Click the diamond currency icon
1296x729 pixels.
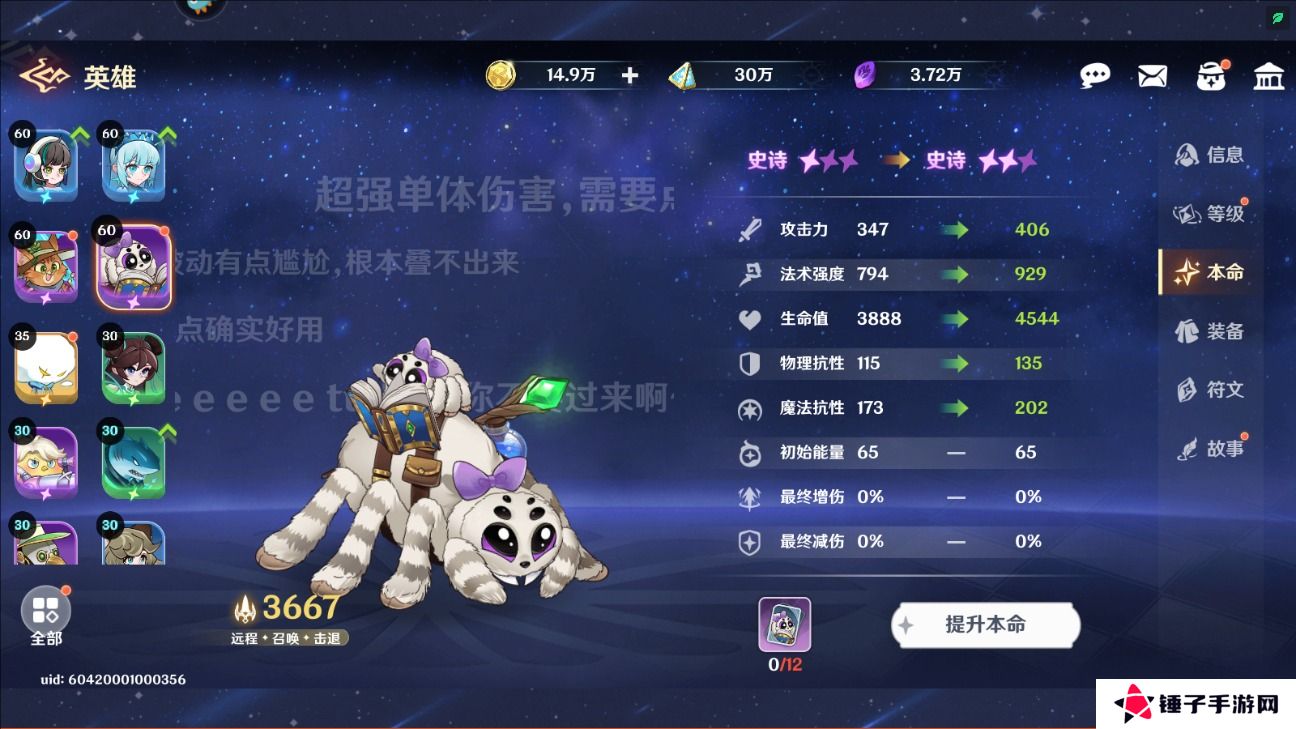[x=684, y=74]
